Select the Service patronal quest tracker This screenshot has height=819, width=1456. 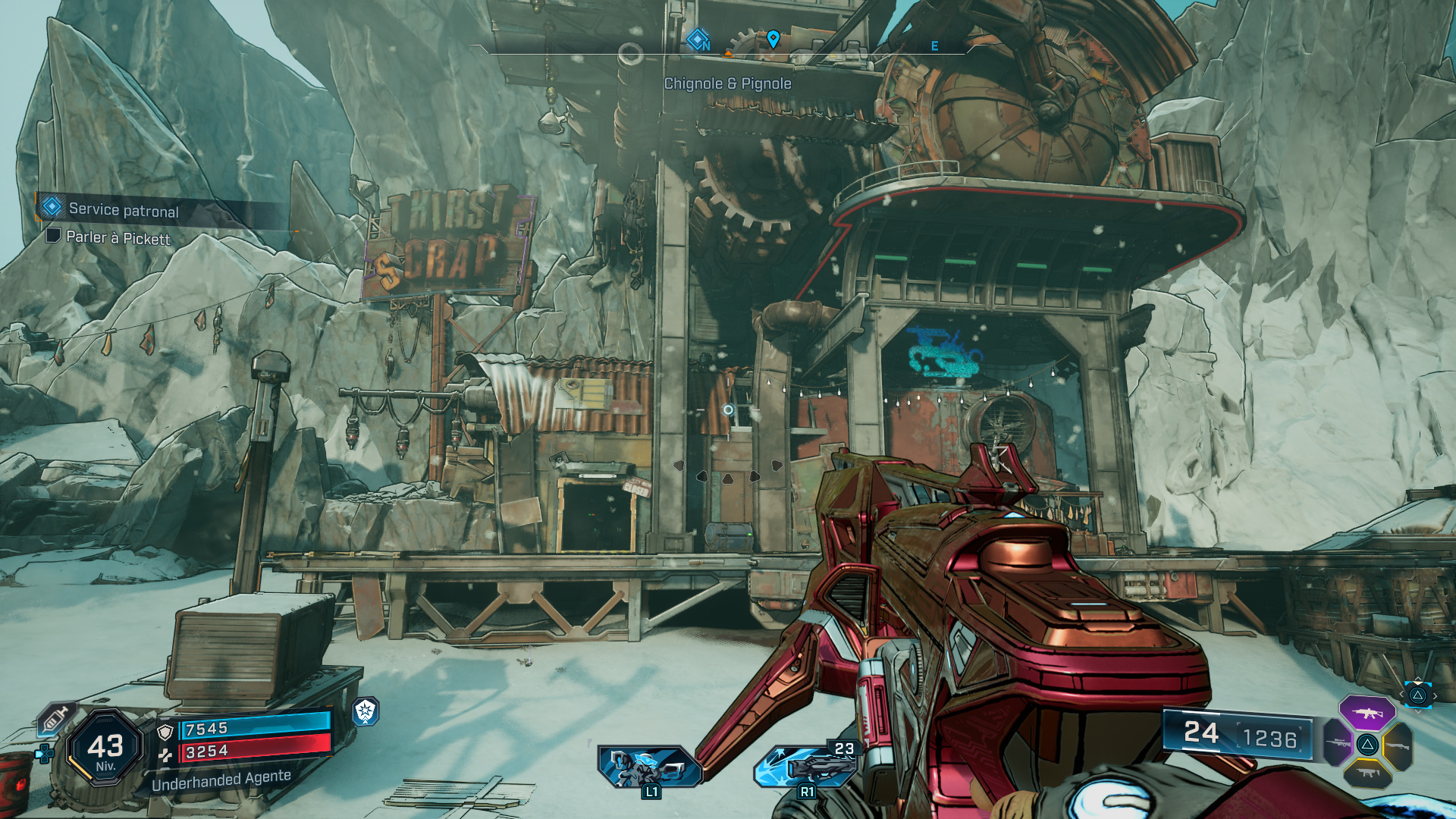coord(124,209)
